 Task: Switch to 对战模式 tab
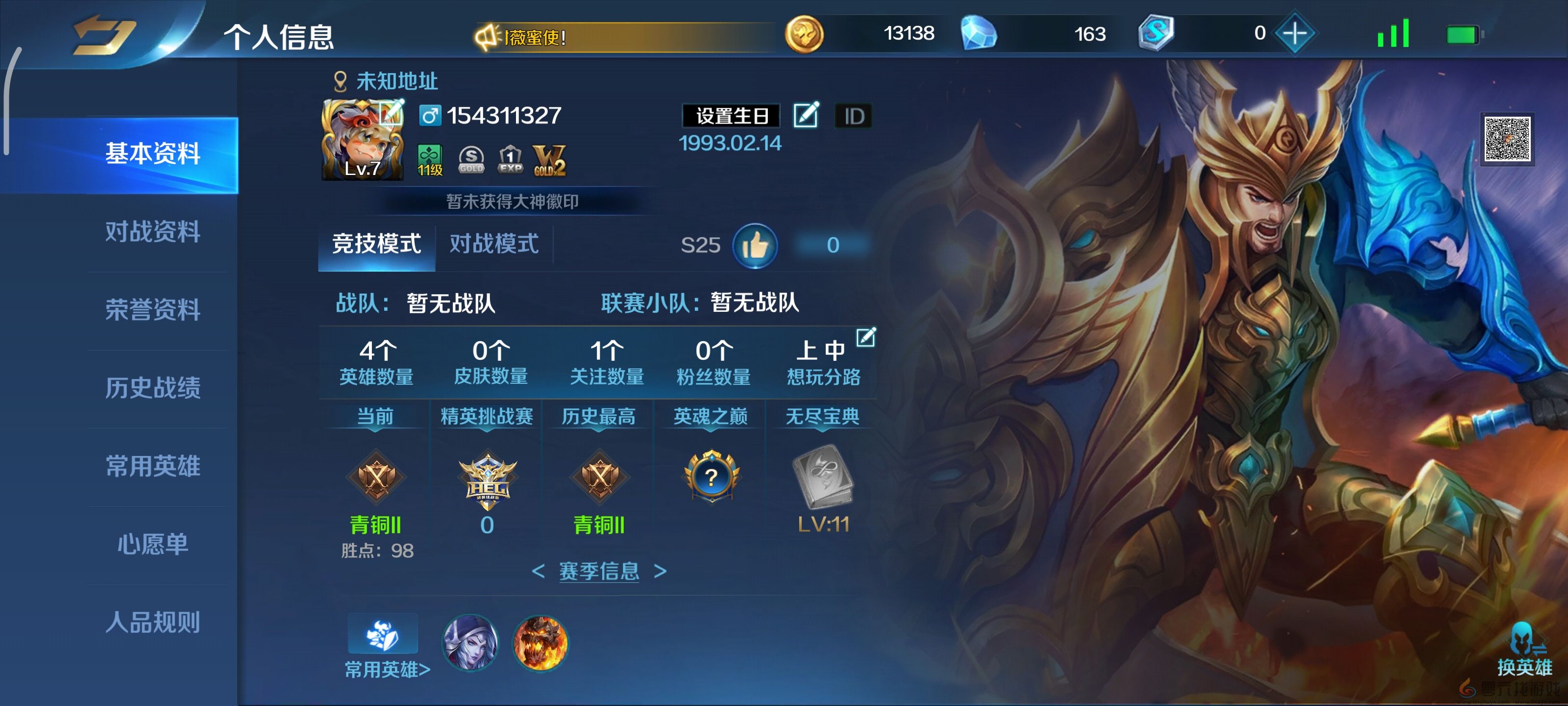[493, 244]
